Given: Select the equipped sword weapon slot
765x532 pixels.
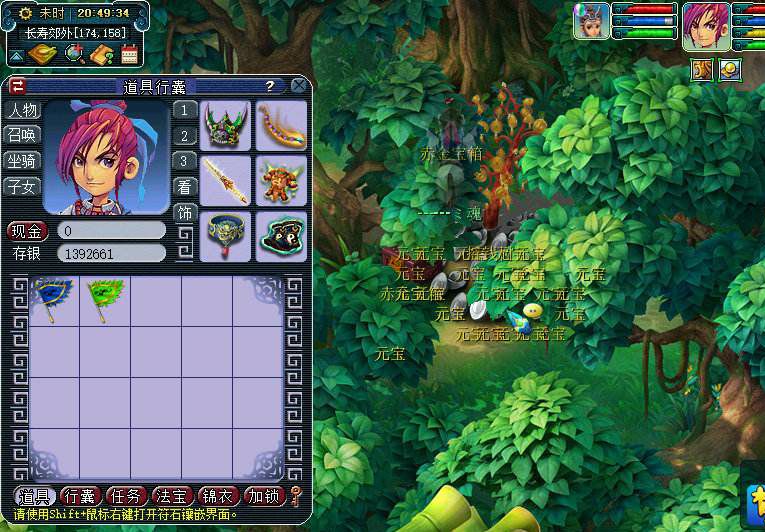Looking at the screenshot, I should [x=225, y=180].
